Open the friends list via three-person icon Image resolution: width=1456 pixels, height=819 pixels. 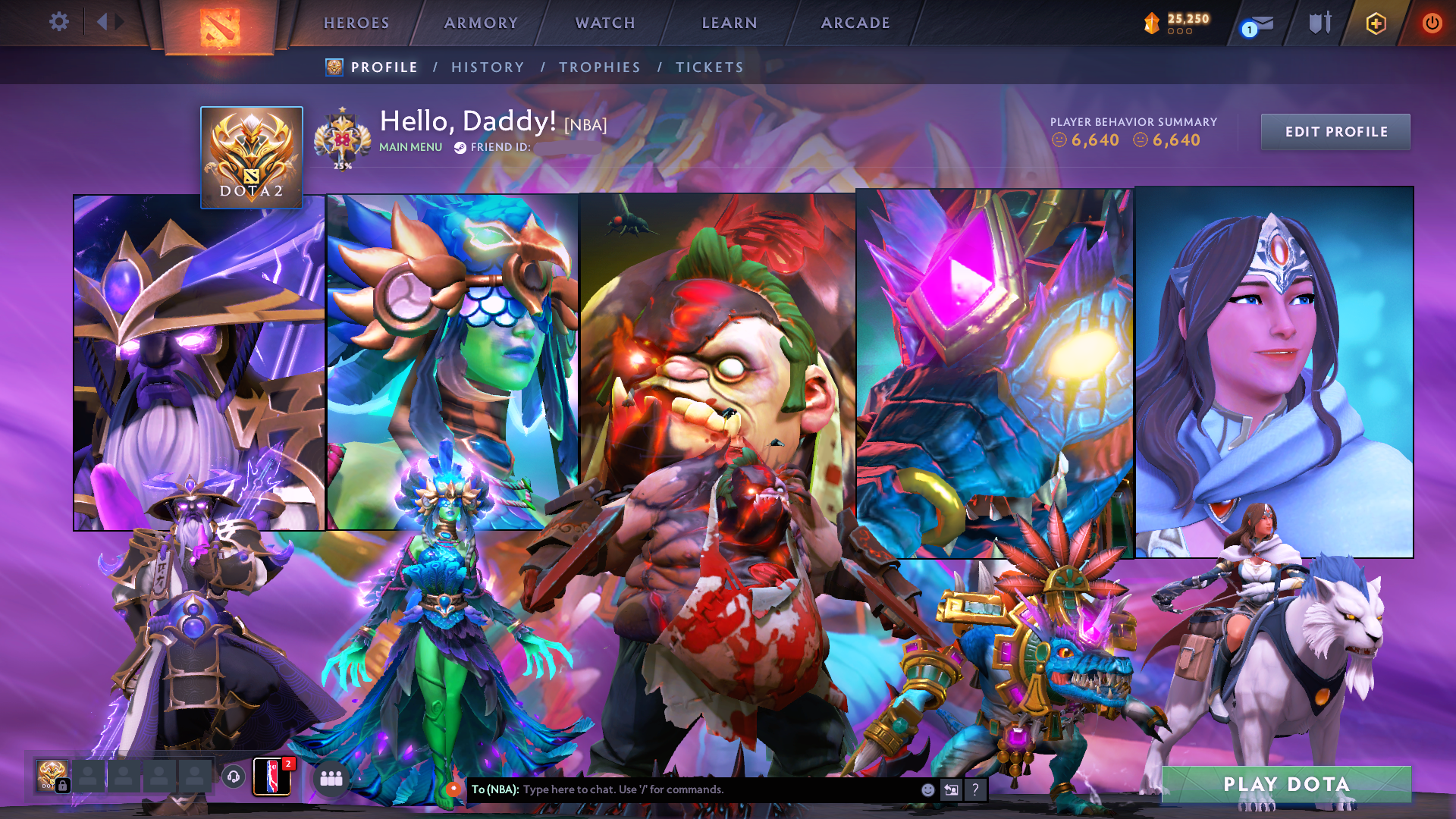(x=331, y=778)
